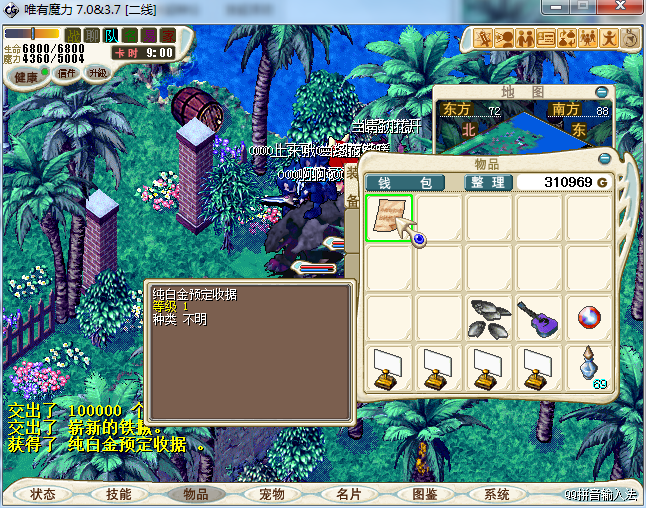Viewport: 646px width, 508px height.
Task: Toggle the 物品 inventory menu button
Action: click(195, 494)
